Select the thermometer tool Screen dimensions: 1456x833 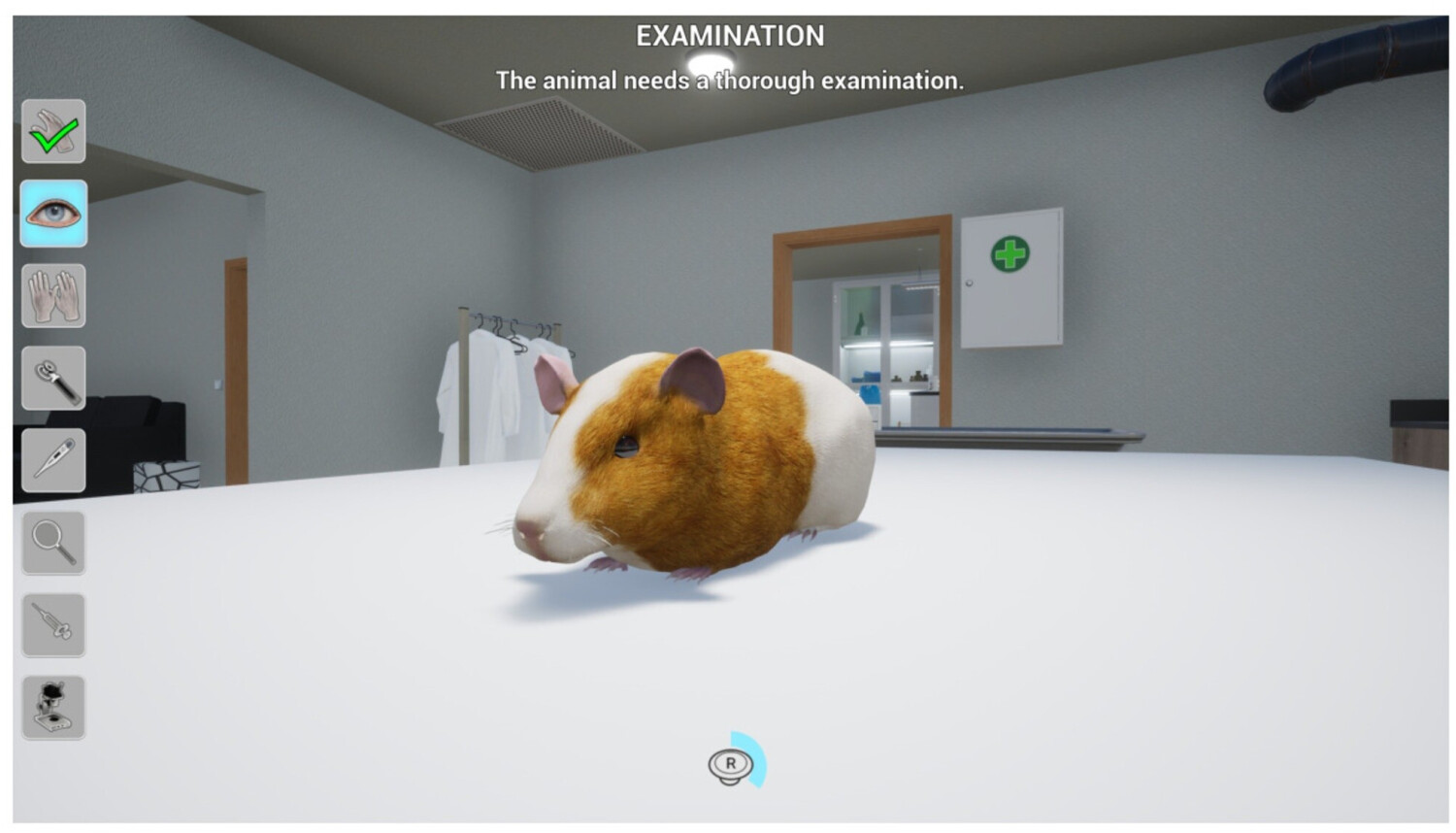tap(53, 460)
